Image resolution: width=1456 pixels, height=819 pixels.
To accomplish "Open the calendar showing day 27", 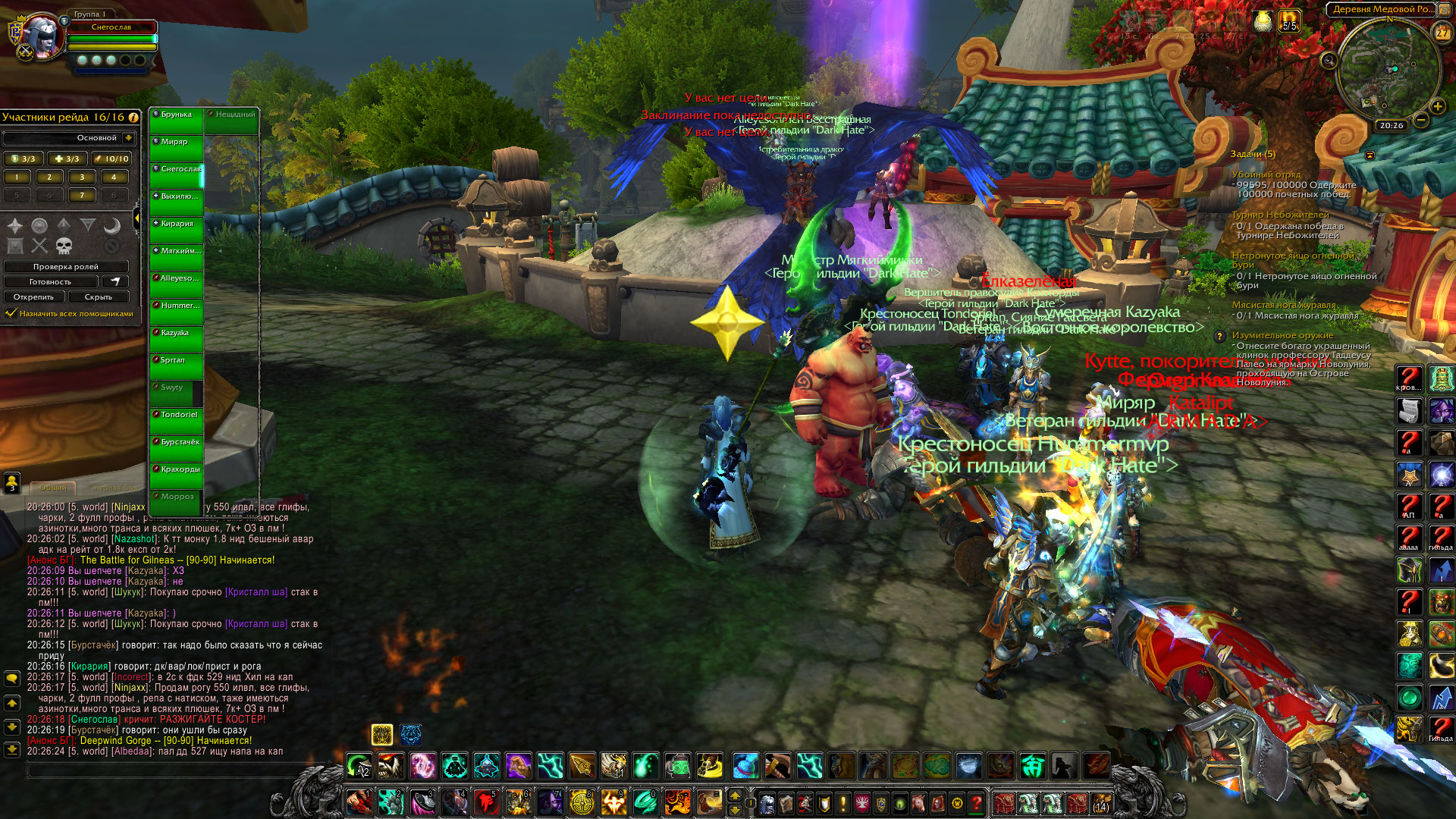I will click(x=1441, y=33).
